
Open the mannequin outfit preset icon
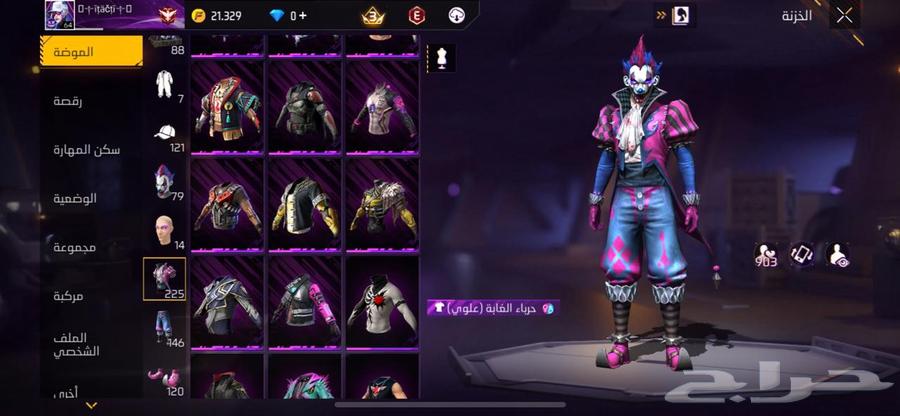click(442, 58)
